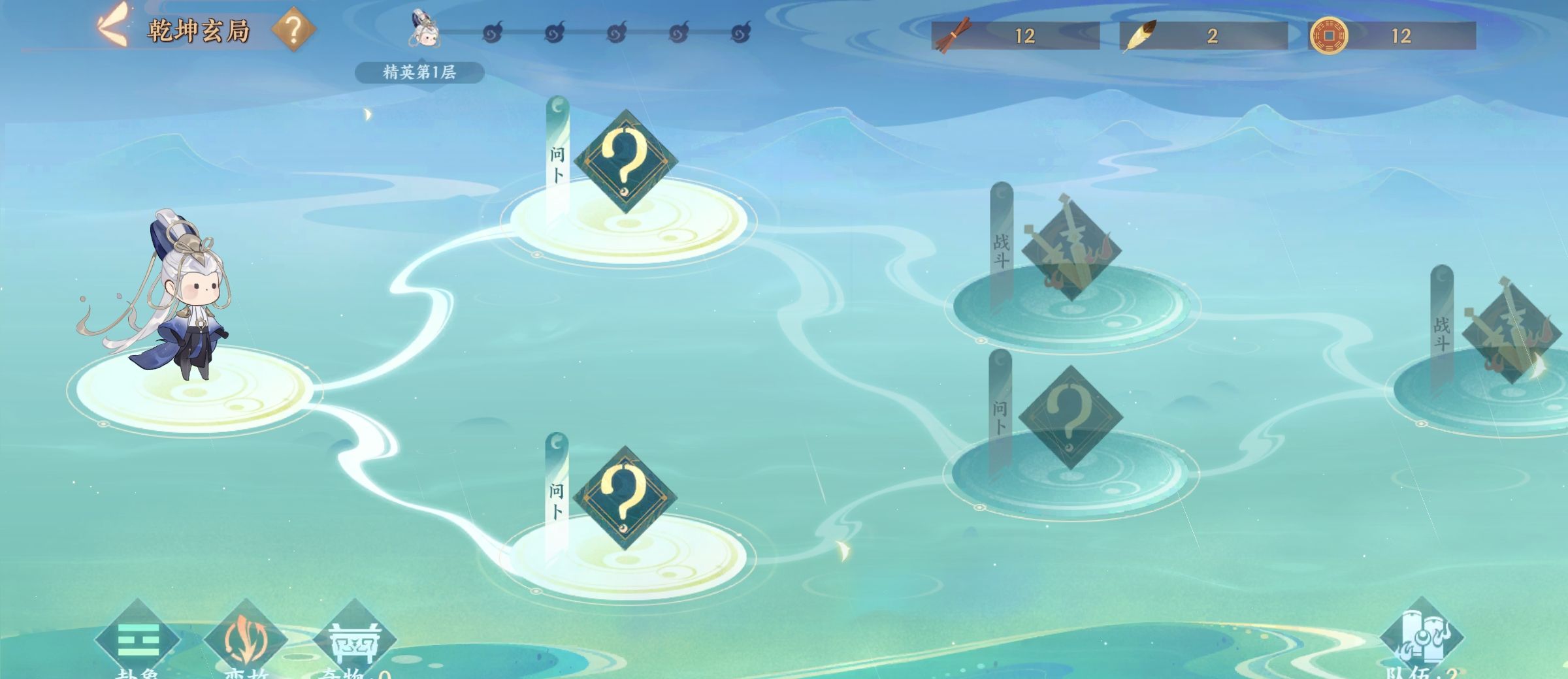The height and width of the screenshot is (679, 1568).
Task: Go back using the arrow beside 乾坤玄局
Action: click(112, 26)
